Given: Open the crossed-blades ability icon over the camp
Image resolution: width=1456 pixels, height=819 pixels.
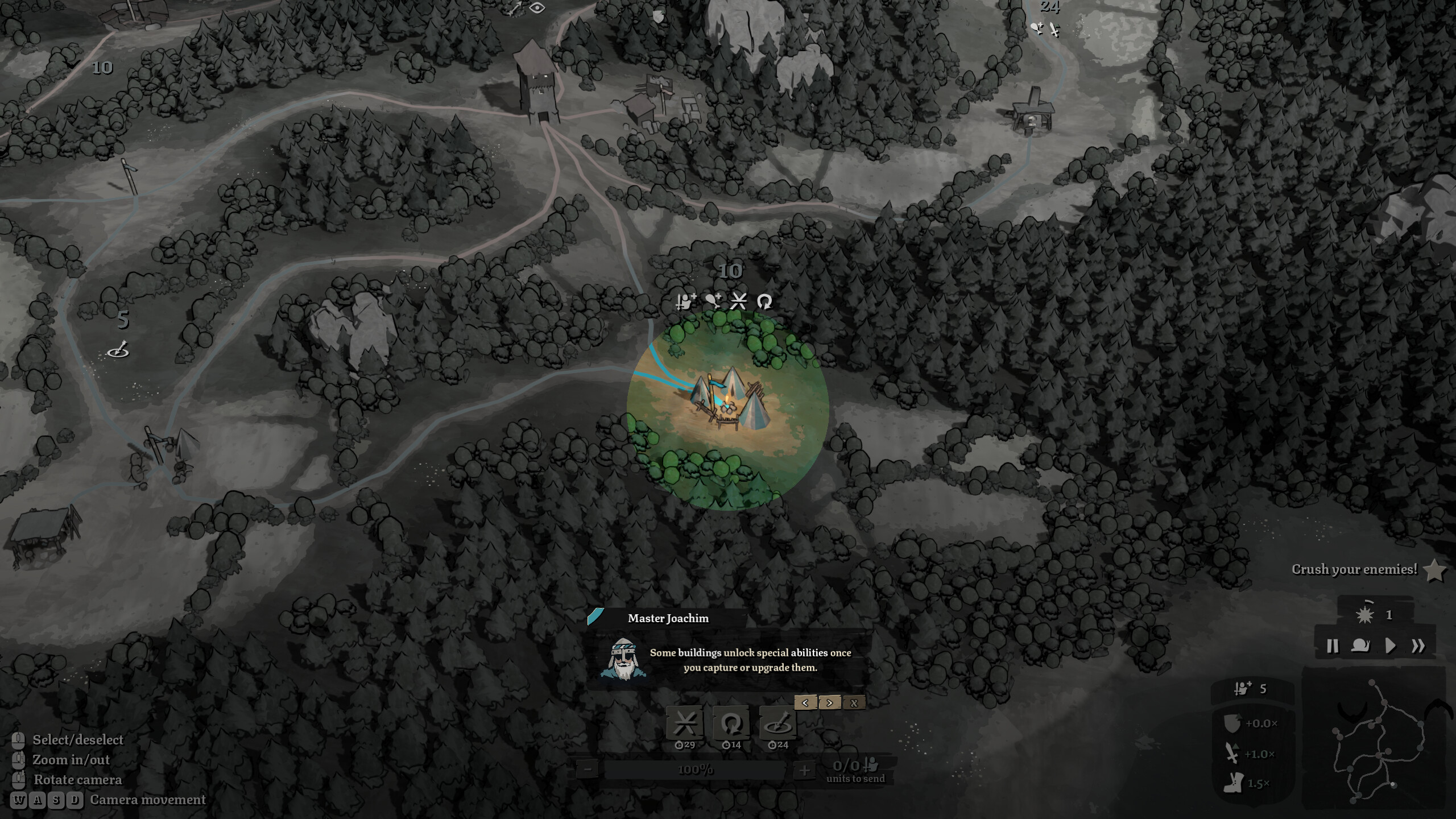Looking at the screenshot, I should [738, 301].
